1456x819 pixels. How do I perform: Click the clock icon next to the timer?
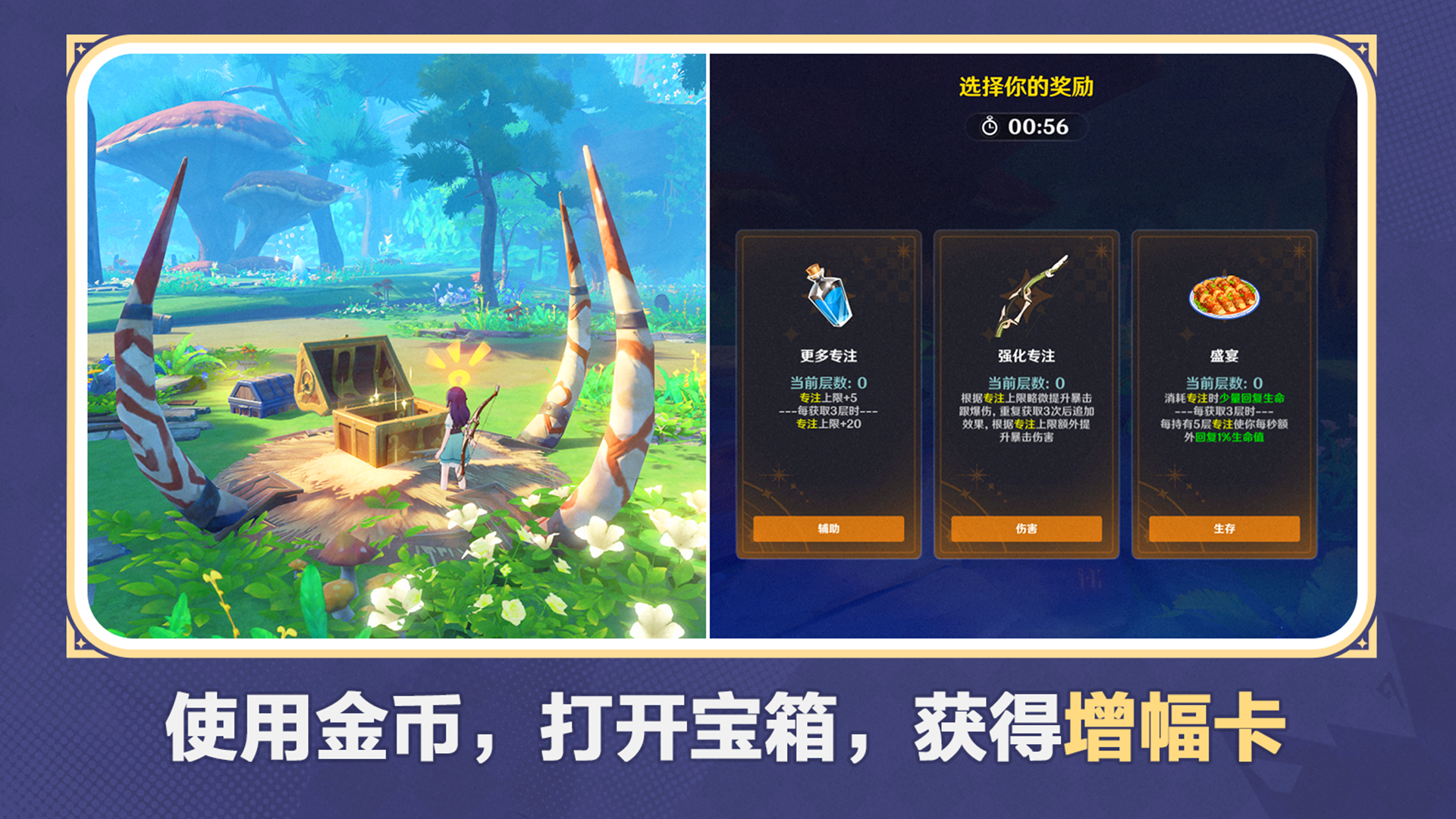coord(988,127)
